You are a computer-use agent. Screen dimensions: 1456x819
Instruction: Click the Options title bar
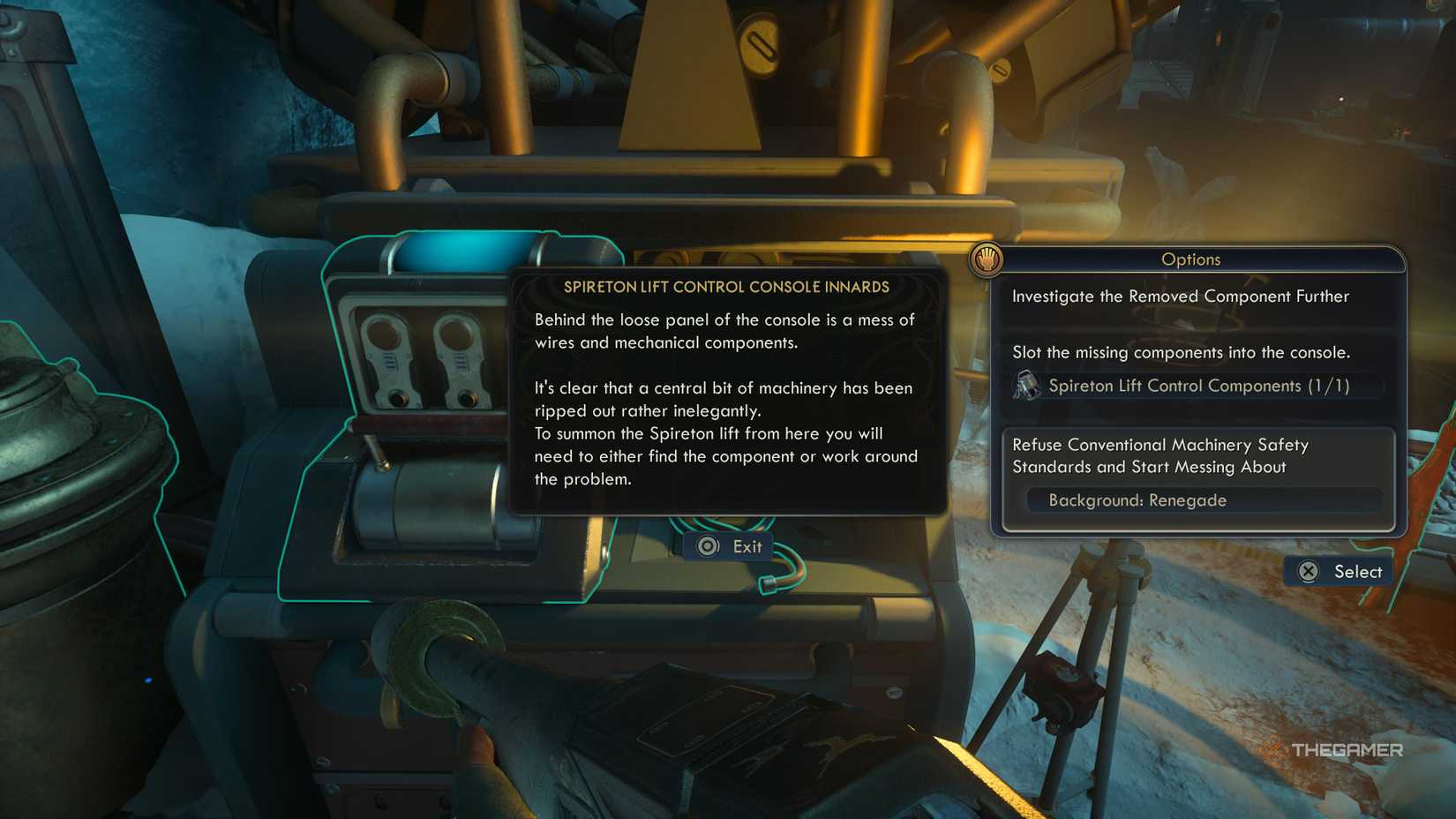click(1190, 259)
